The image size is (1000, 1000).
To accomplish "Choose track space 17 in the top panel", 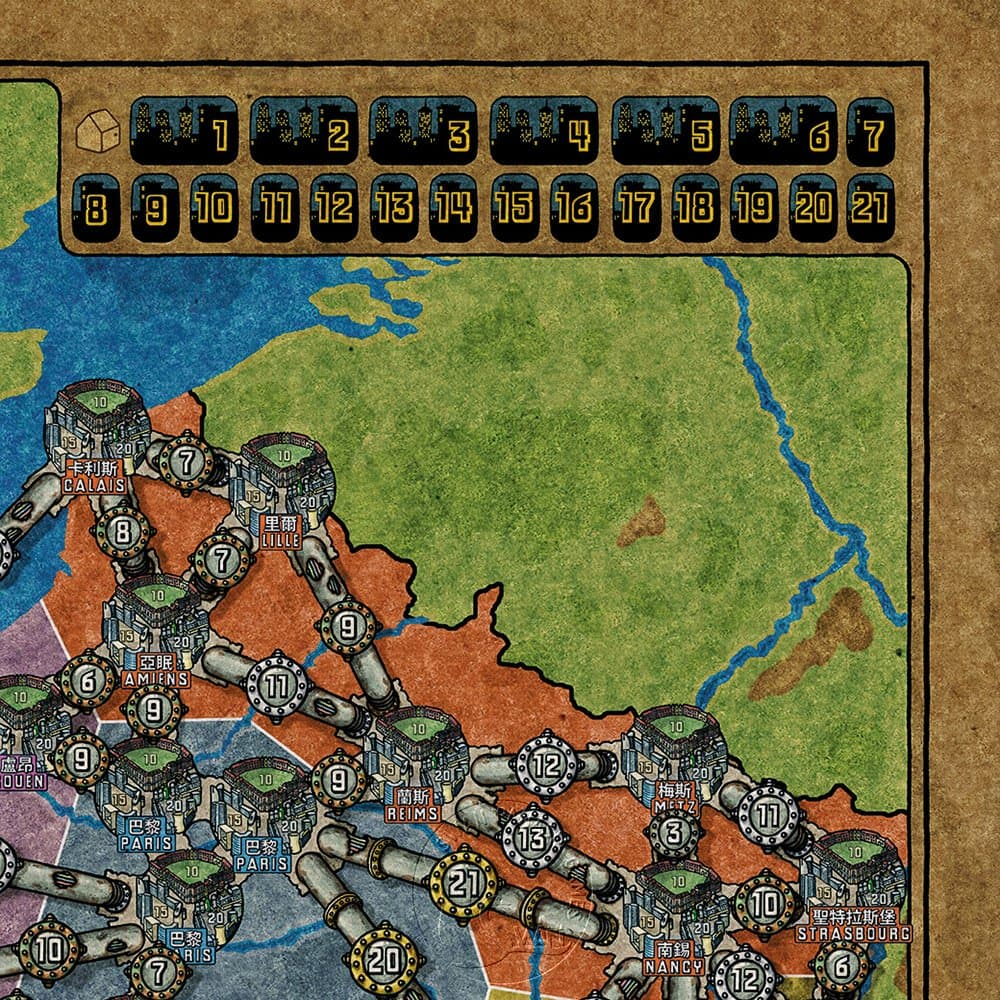I will tap(634, 207).
